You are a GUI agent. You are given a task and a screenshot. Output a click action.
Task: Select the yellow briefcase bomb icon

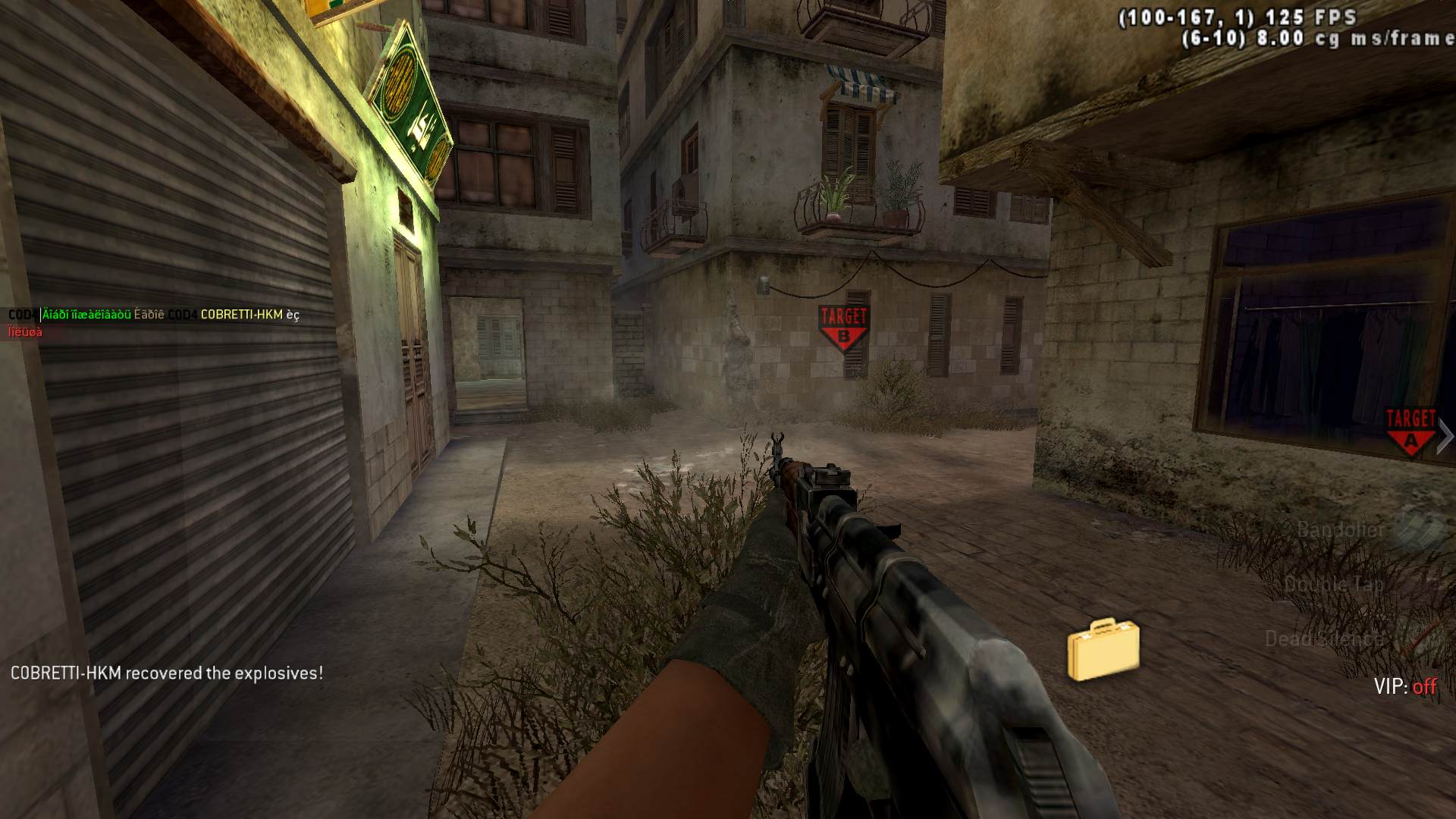(x=1103, y=650)
